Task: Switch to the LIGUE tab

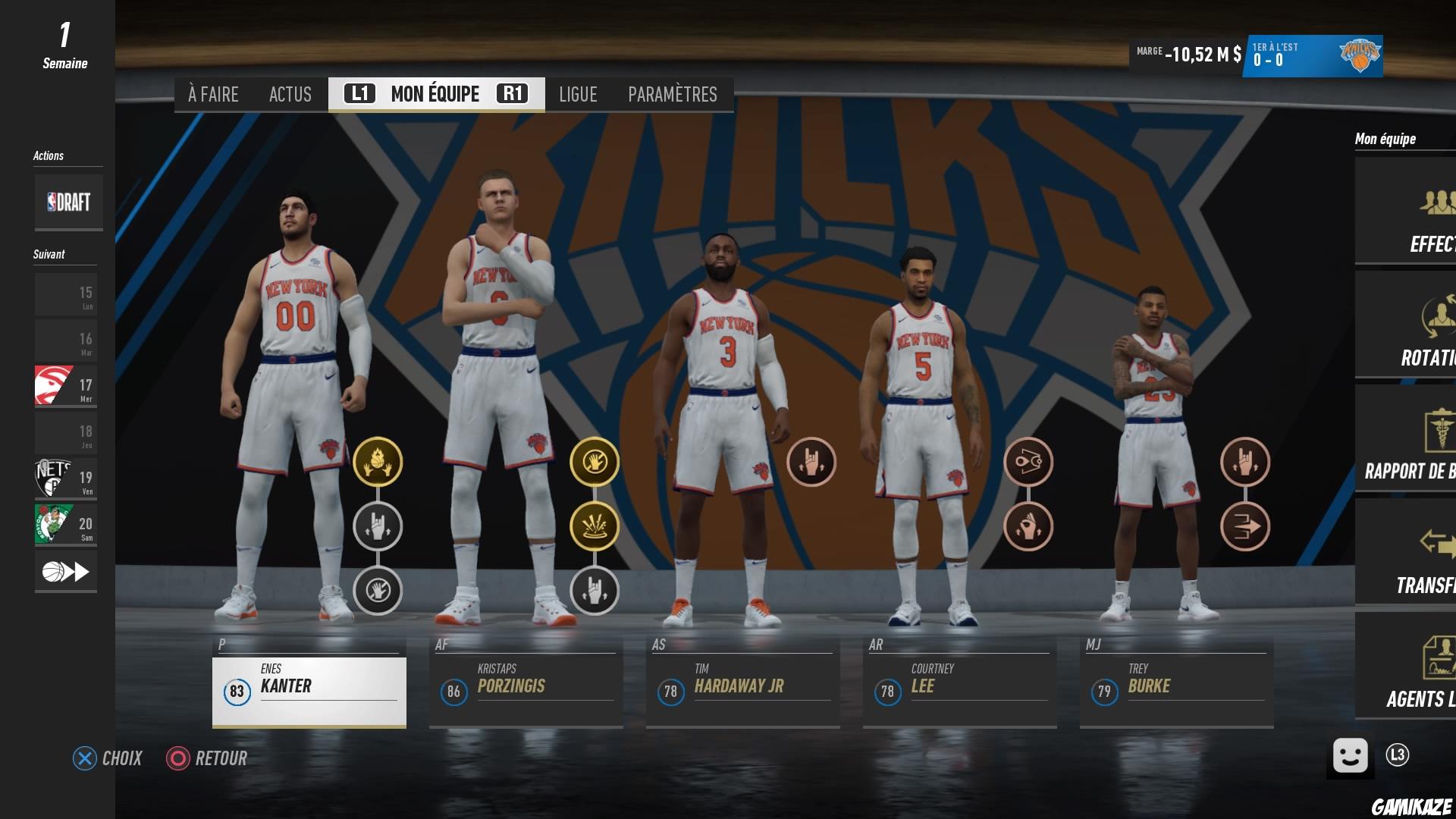Action: tap(578, 94)
